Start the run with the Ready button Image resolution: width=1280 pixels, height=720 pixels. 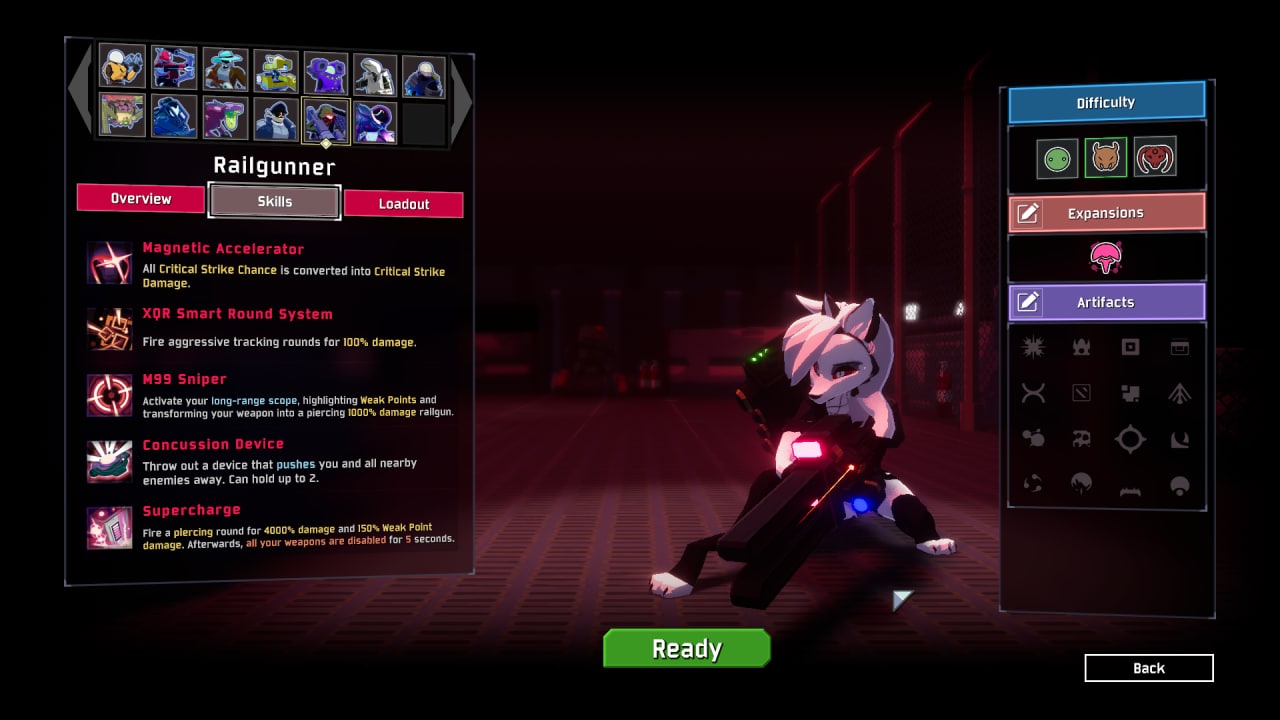[686, 648]
